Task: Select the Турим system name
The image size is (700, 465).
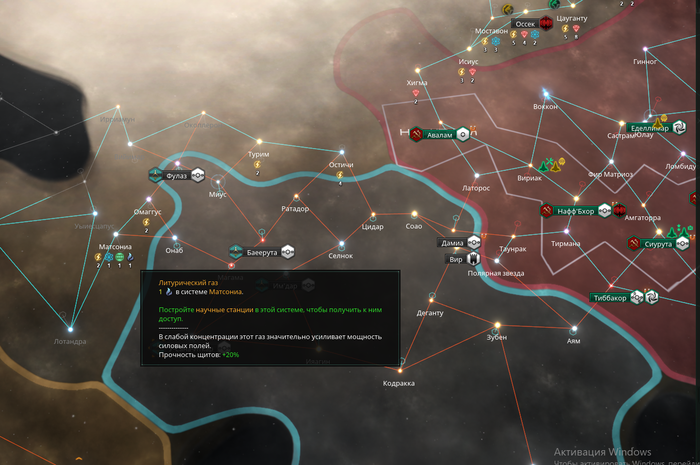Action: (258, 155)
